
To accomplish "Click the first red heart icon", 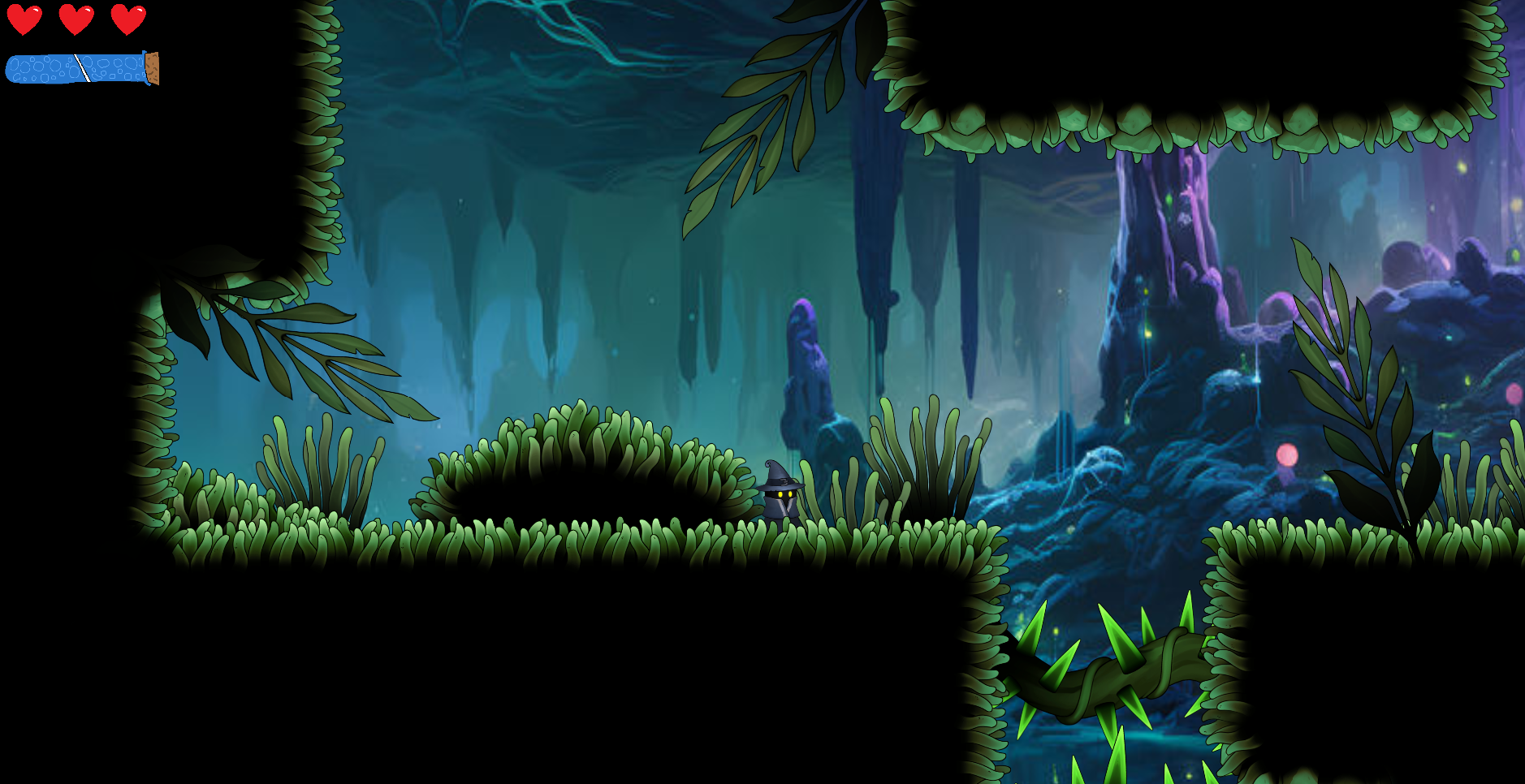I will (x=24, y=18).
